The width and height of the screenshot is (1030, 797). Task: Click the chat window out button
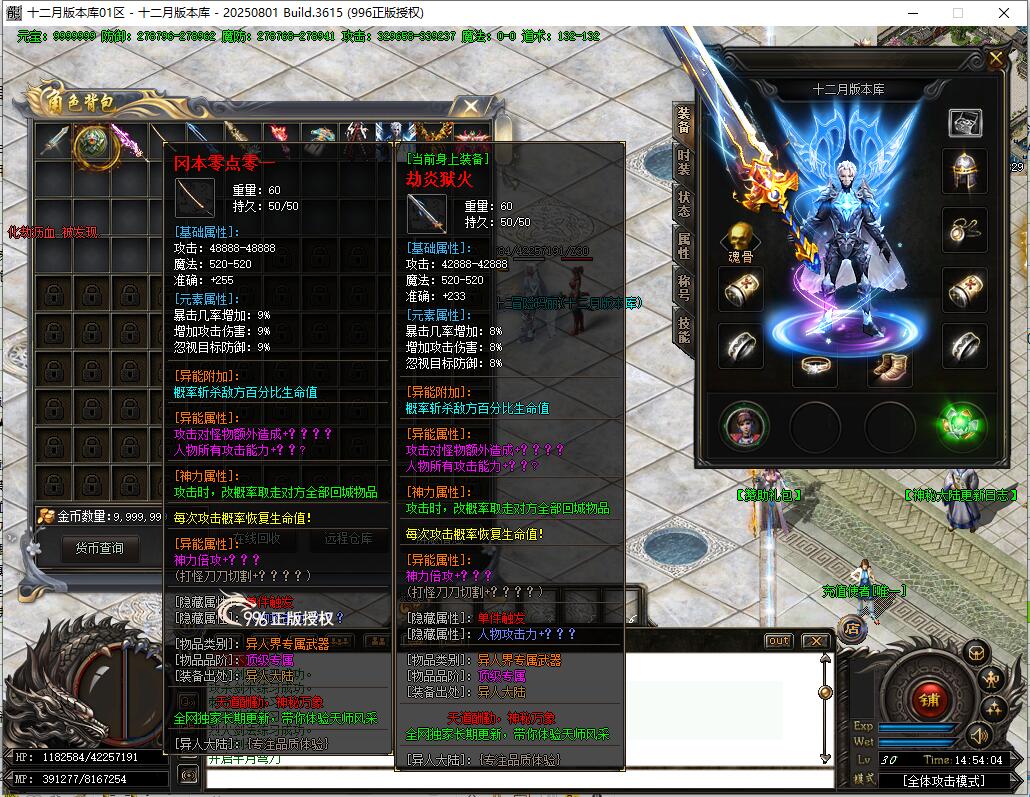click(778, 641)
